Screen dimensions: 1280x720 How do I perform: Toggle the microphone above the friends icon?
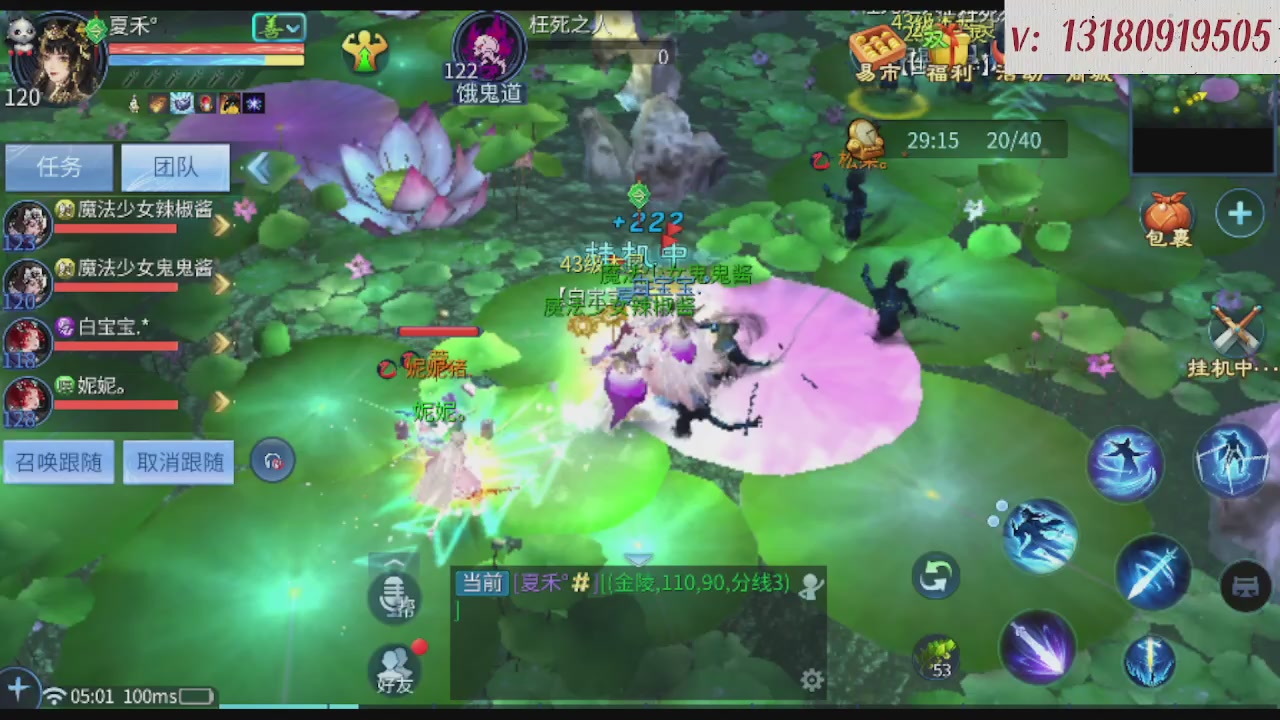396,598
